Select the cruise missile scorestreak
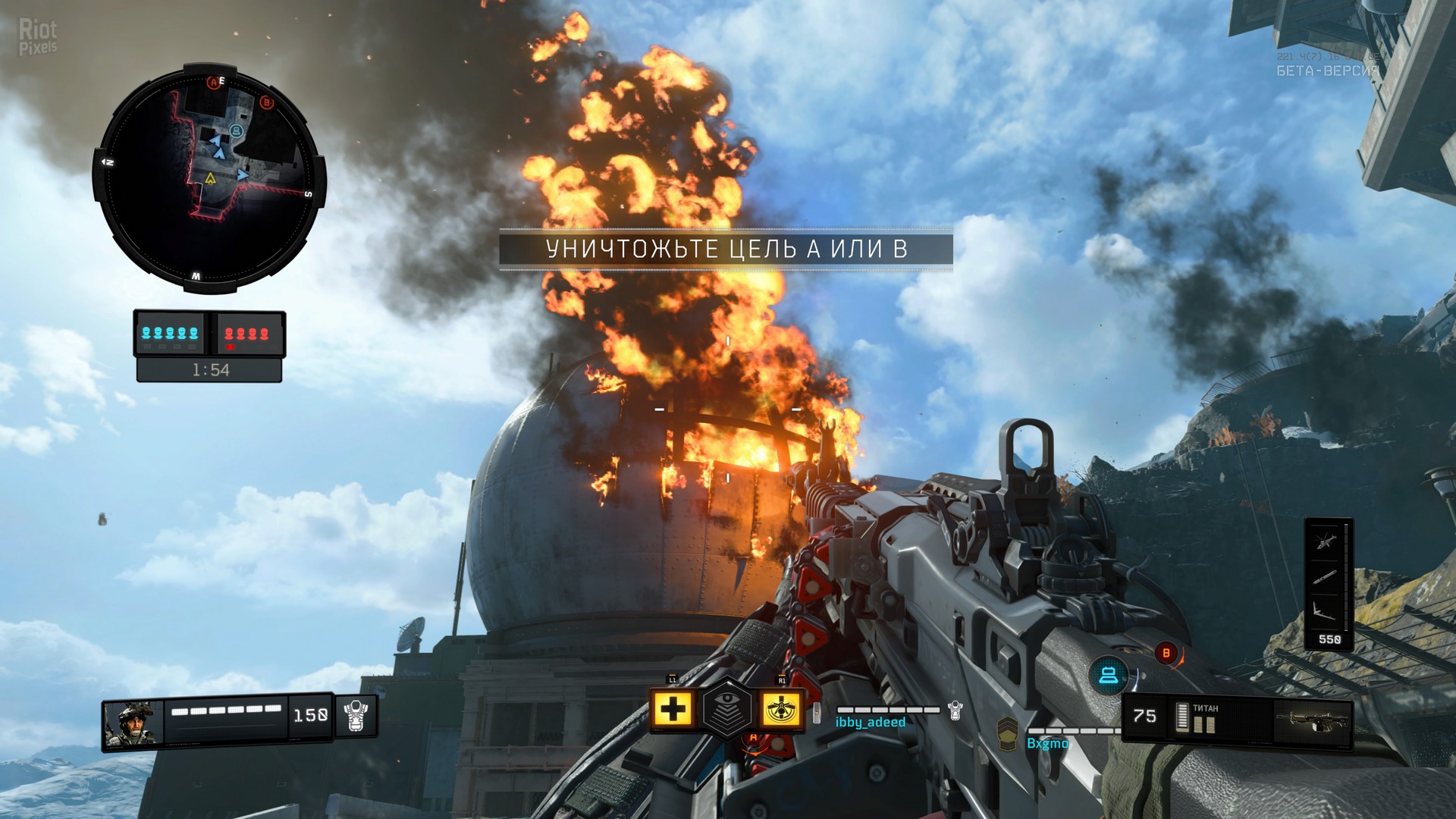This screenshot has width=1456, height=819. point(1323,577)
